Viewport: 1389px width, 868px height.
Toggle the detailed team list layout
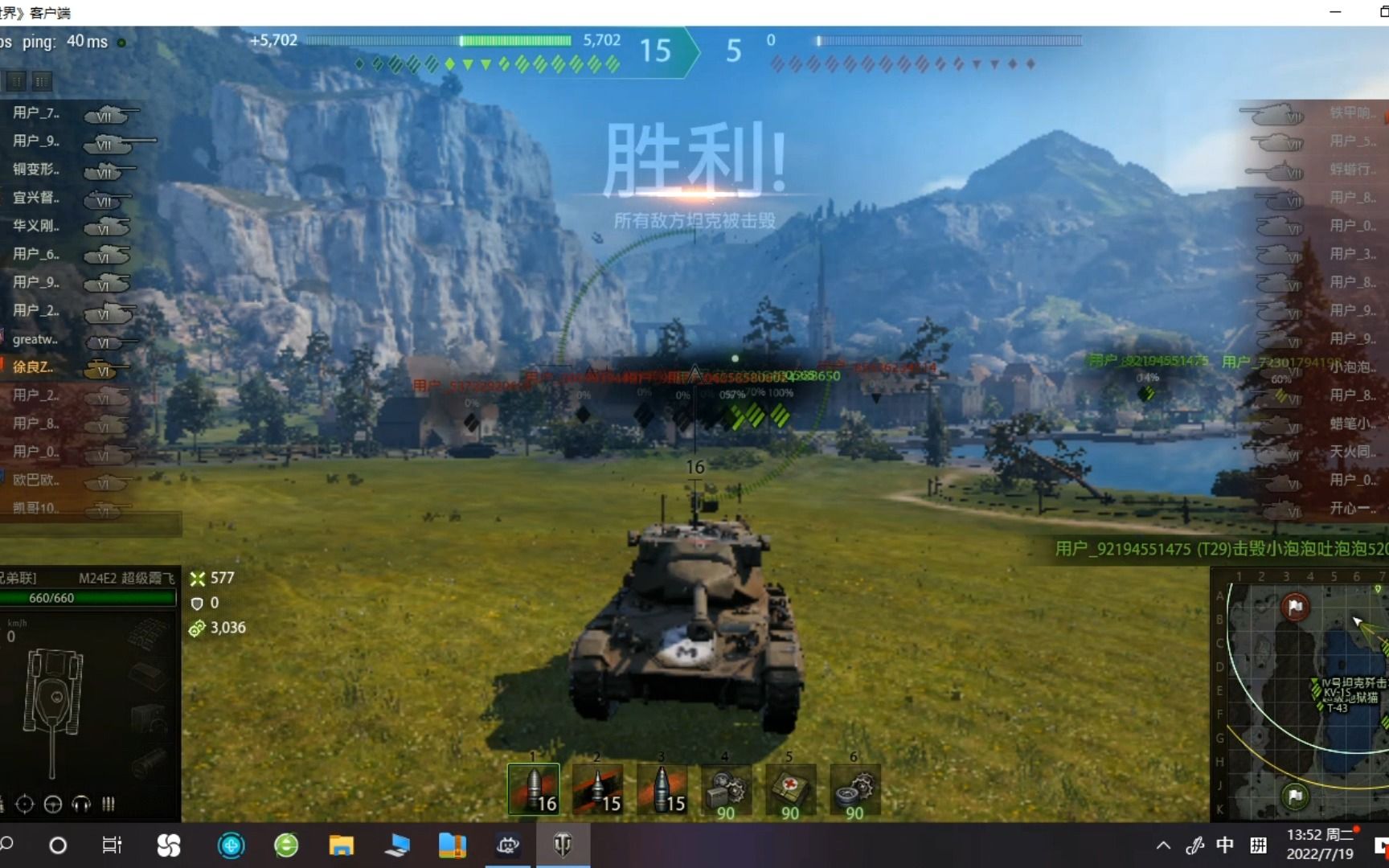pos(41,81)
